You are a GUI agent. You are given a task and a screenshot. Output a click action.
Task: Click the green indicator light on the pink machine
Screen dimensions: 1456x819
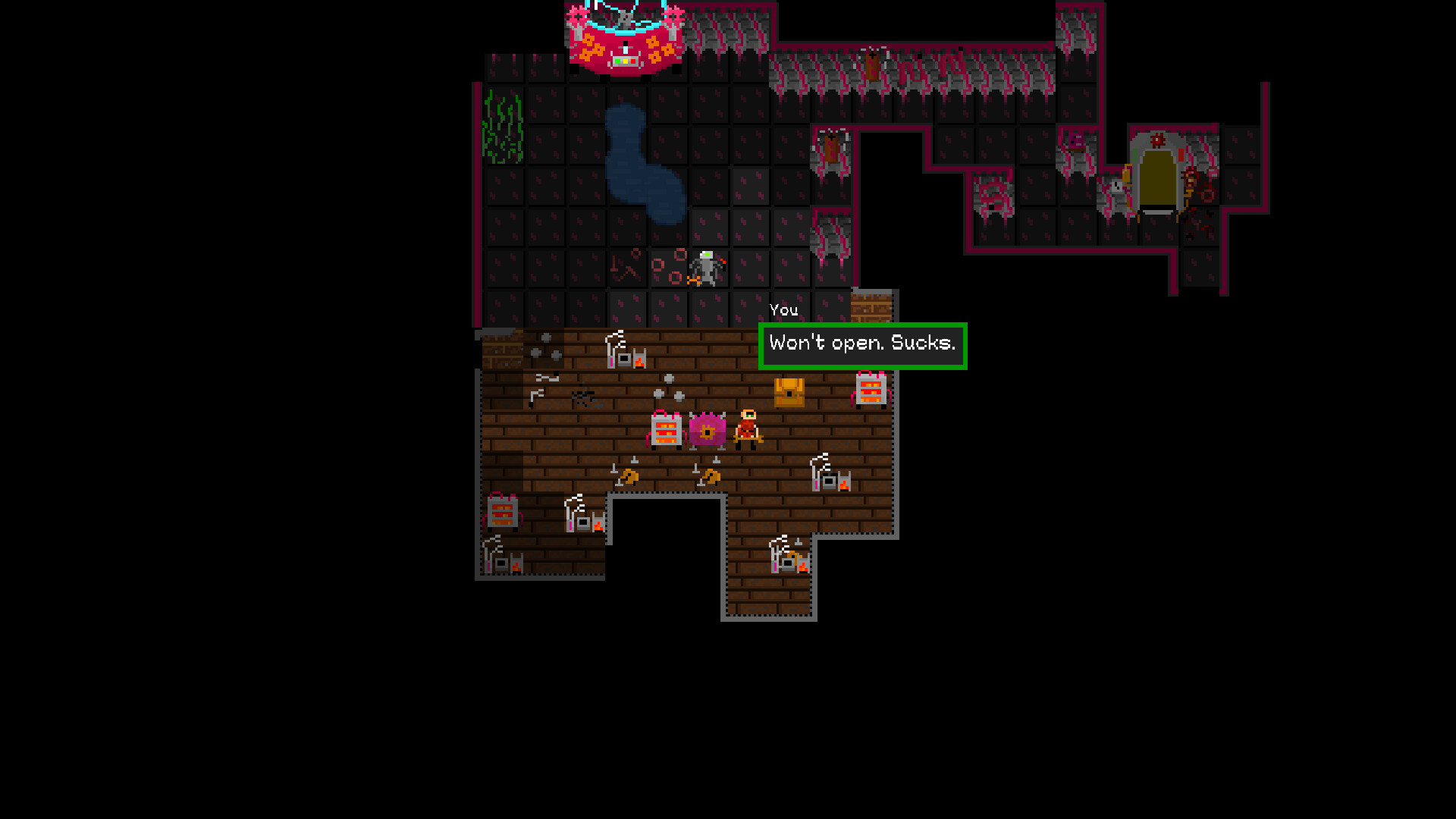(x=617, y=61)
